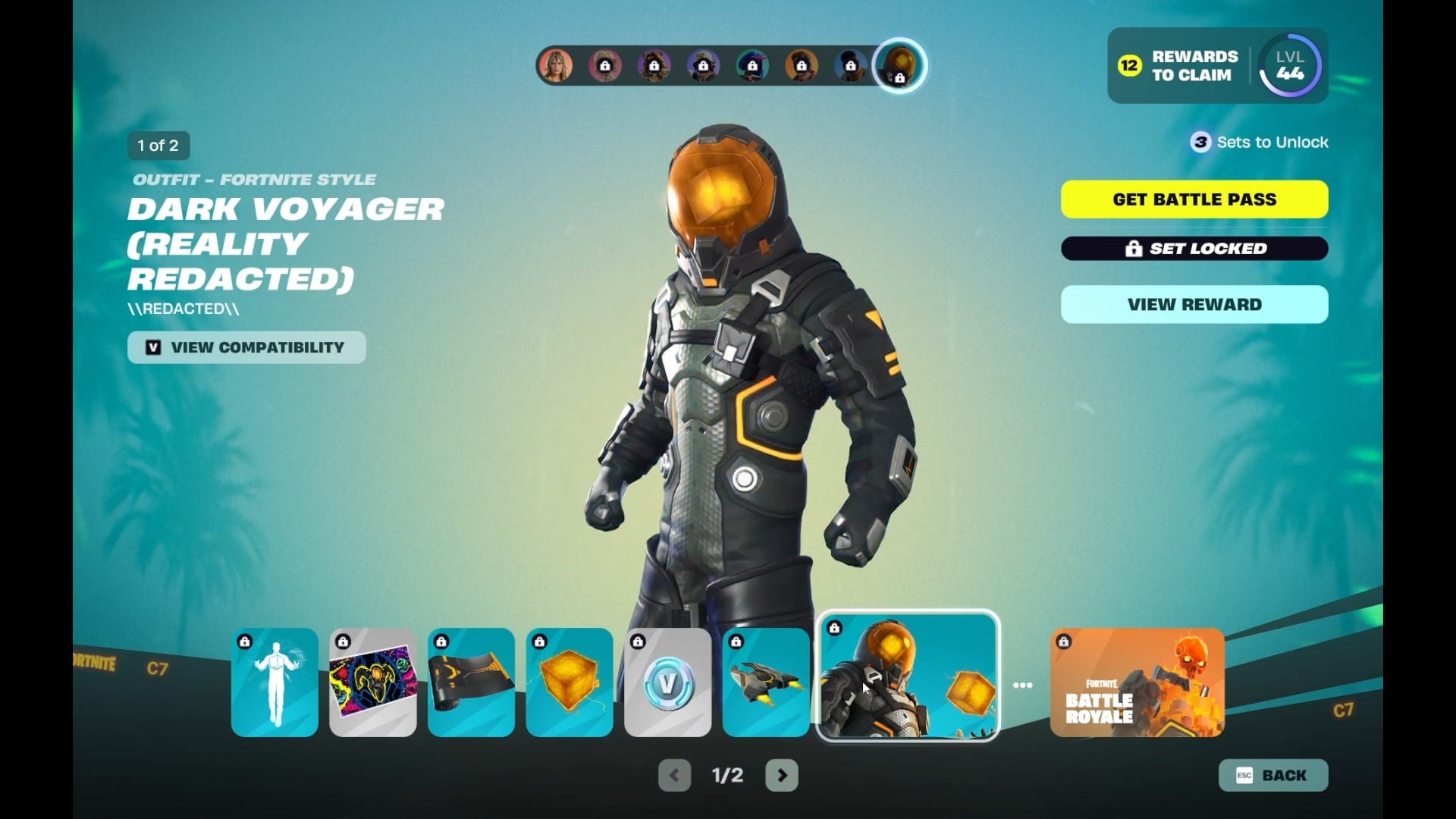Click the Get Battle Pass button
The width and height of the screenshot is (1456, 819).
click(x=1194, y=199)
